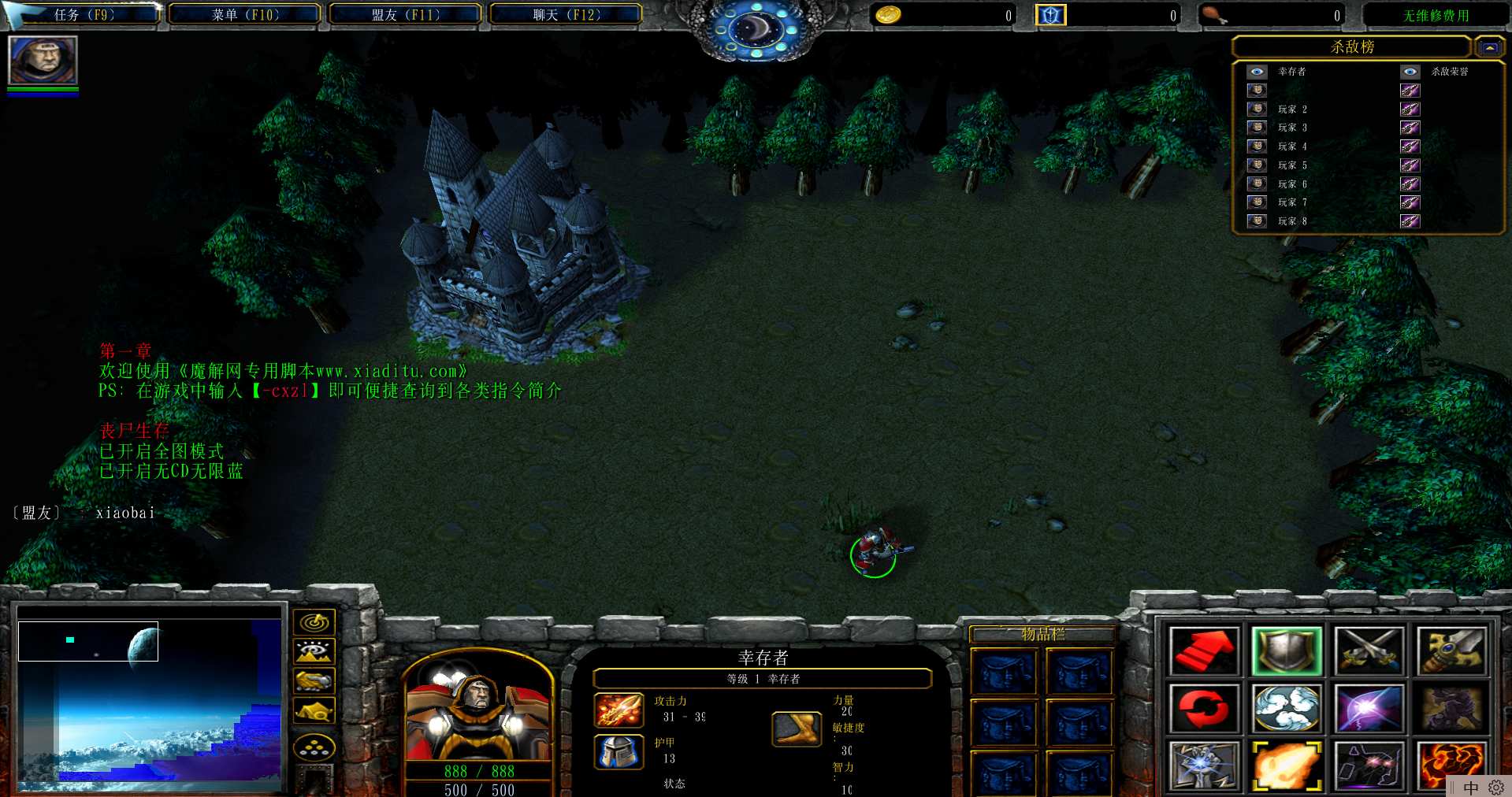Toggle minimap terrain display button

point(314,652)
